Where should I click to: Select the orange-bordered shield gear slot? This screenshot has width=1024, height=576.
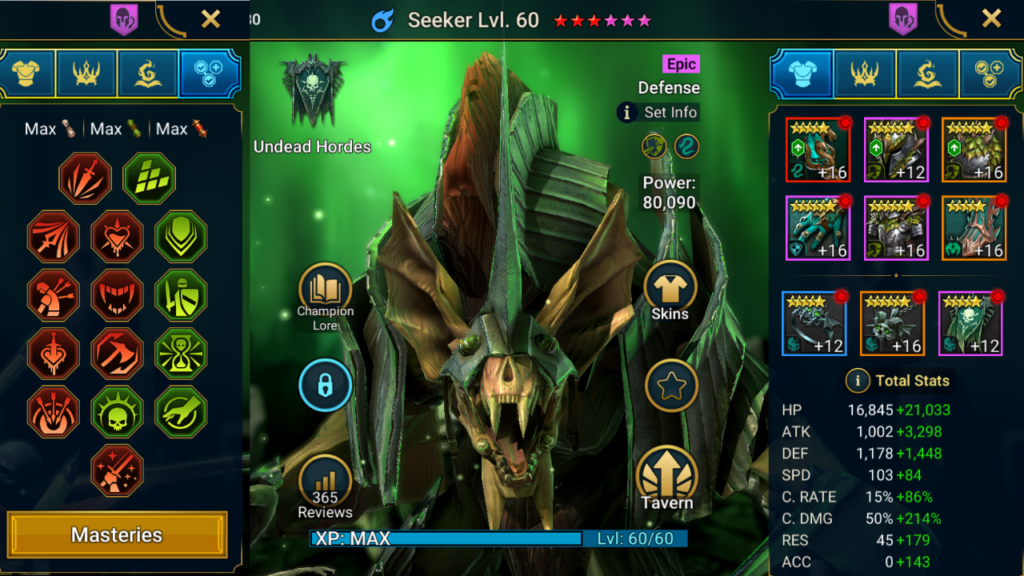[973, 149]
